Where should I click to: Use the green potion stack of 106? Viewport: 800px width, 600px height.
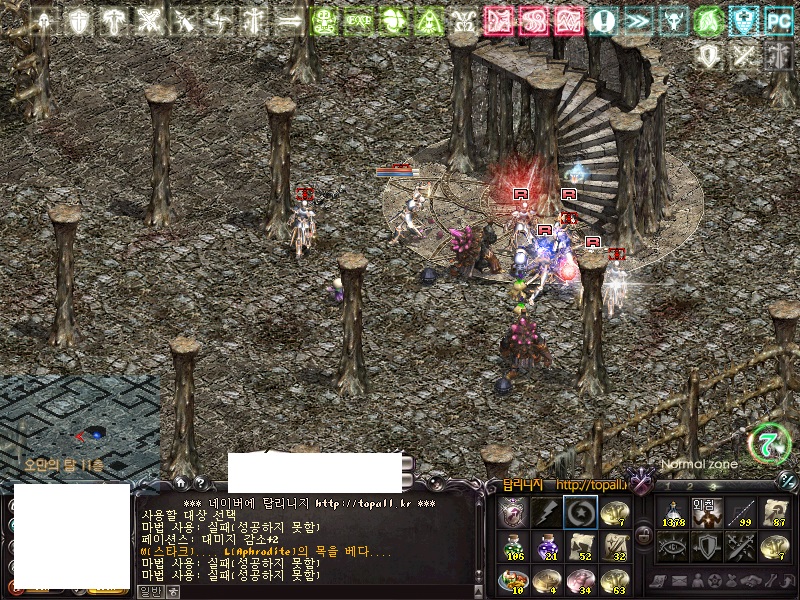(x=513, y=546)
